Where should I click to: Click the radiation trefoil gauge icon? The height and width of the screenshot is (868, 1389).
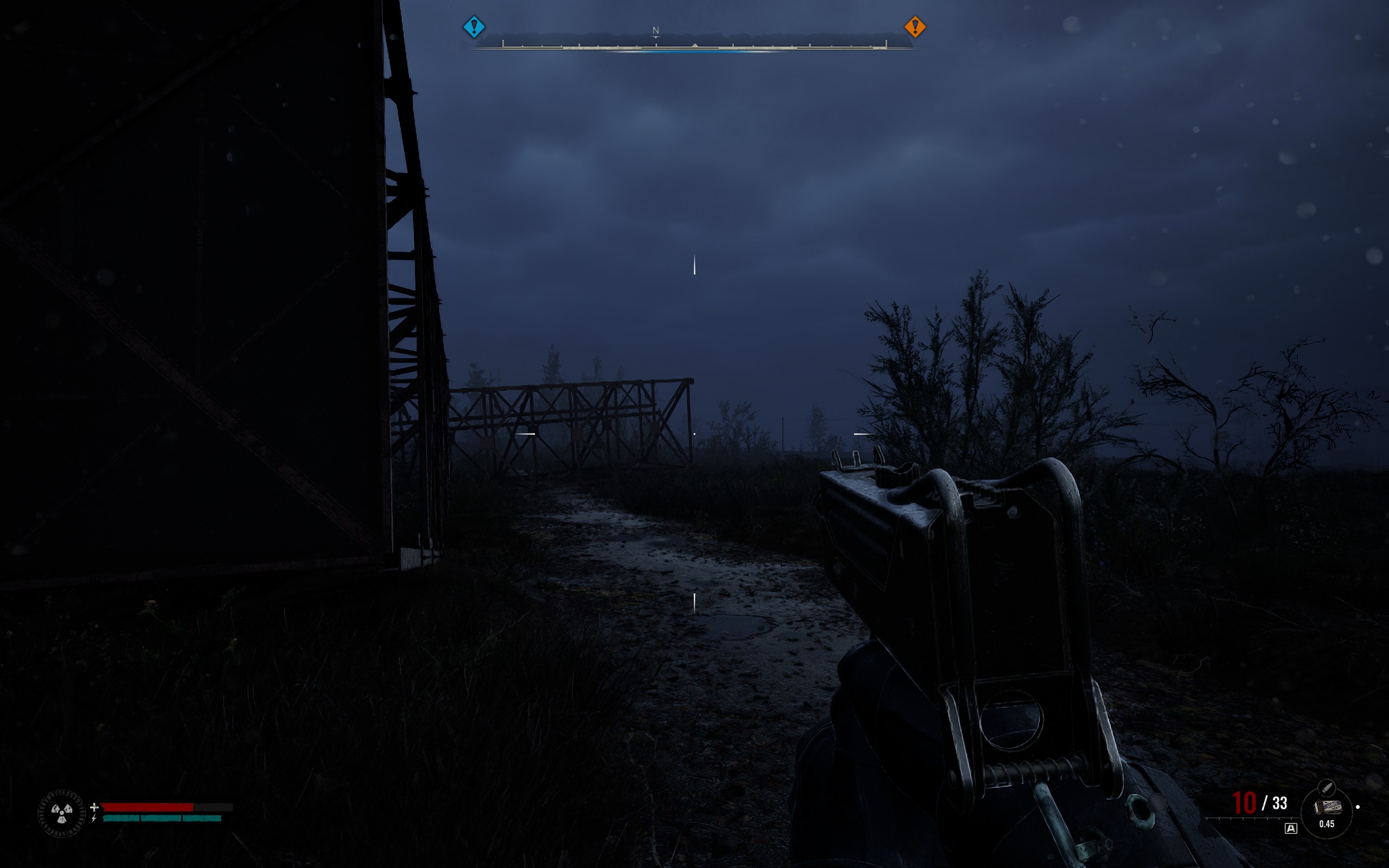click(61, 812)
